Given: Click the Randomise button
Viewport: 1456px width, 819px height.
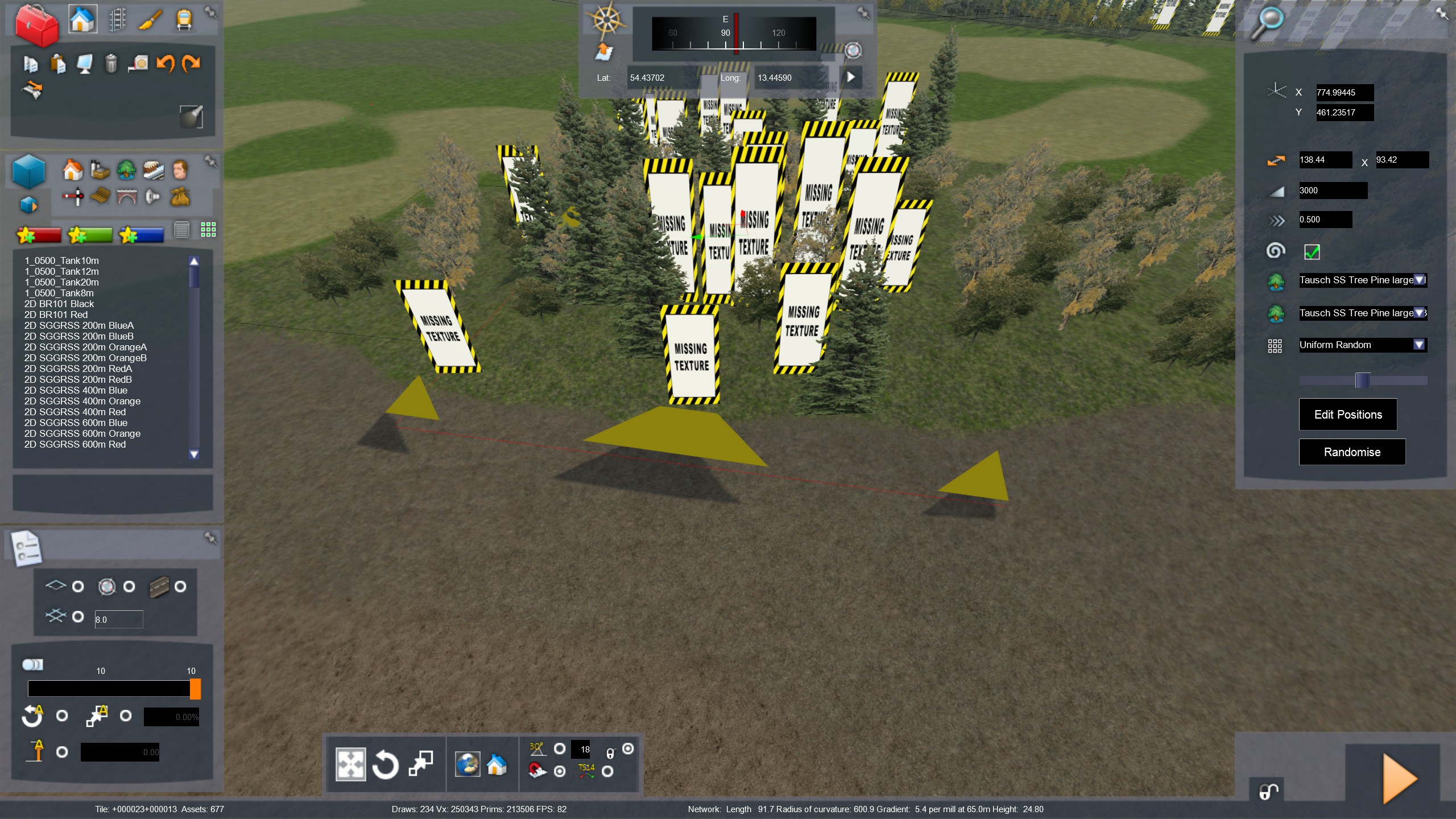Looking at the screenshot, I should [x=1351, y=452].
